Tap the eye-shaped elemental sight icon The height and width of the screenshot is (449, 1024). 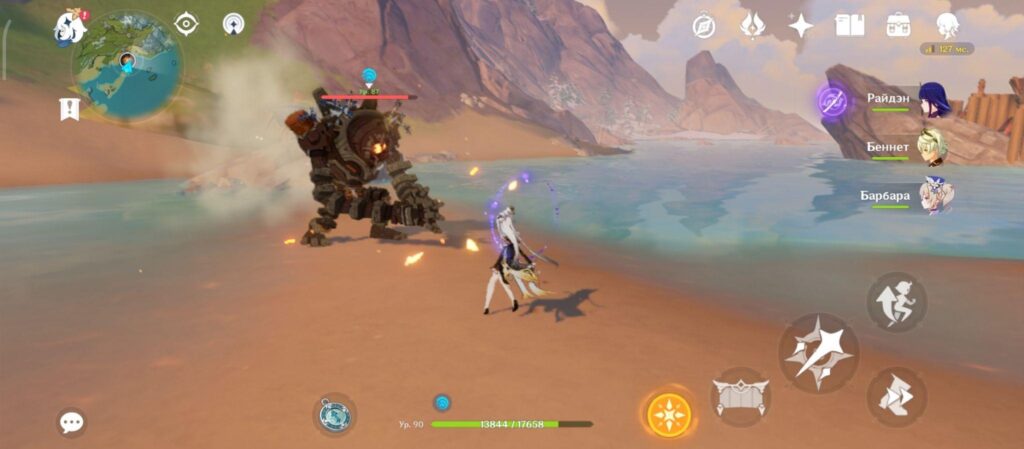coord(186,24)
